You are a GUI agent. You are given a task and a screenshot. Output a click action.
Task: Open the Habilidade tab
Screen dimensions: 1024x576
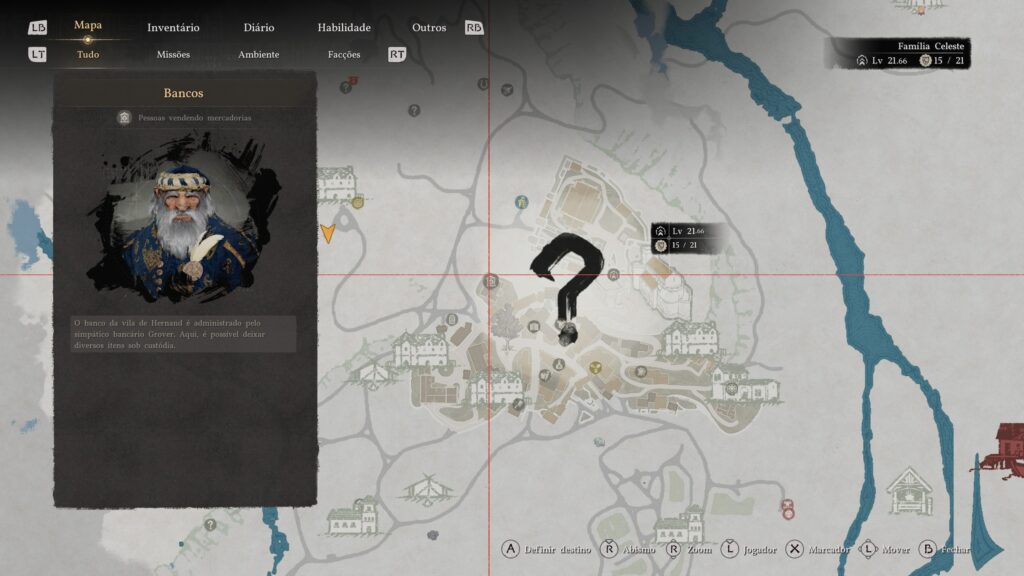click(344, 28)
